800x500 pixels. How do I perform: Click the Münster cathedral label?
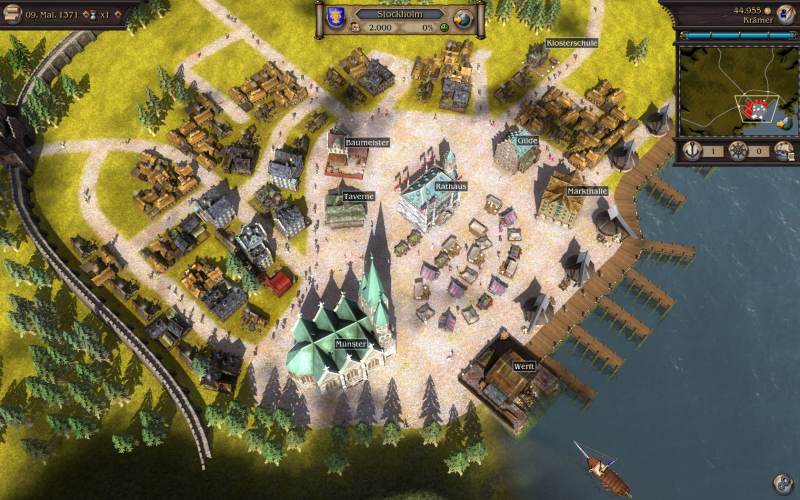coord(351,344)
